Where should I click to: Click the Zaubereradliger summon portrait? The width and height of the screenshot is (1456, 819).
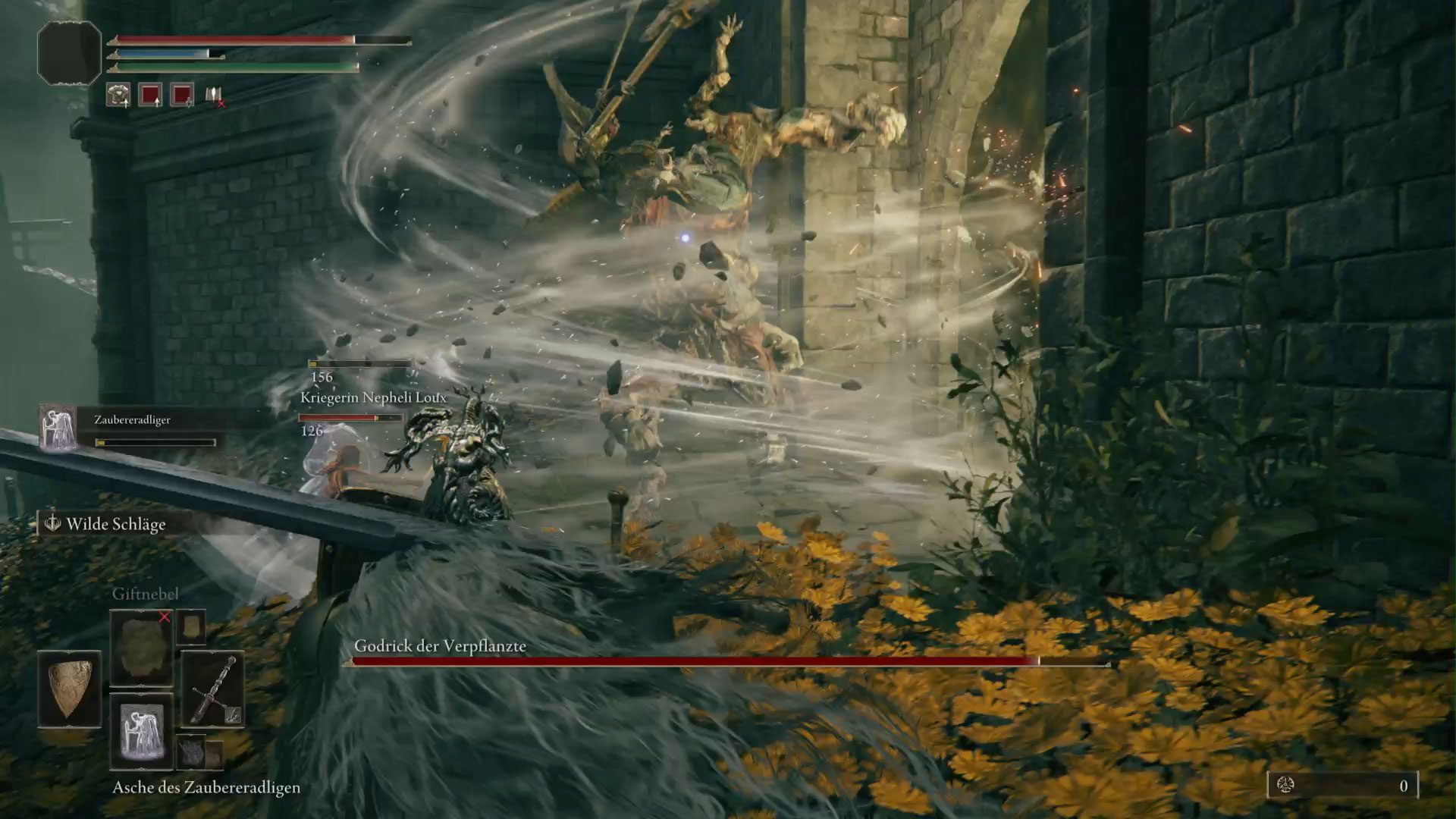click(x=58, y=427)
